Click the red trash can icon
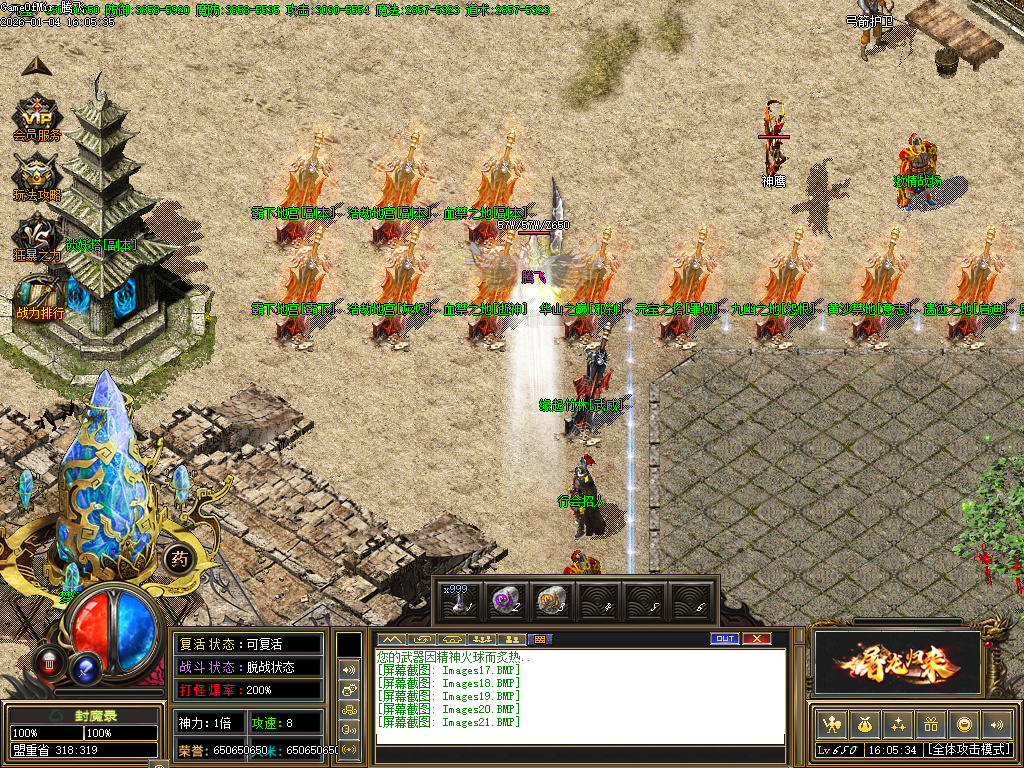The width and height of the screenshot is (1024, 768). (48, 661)
